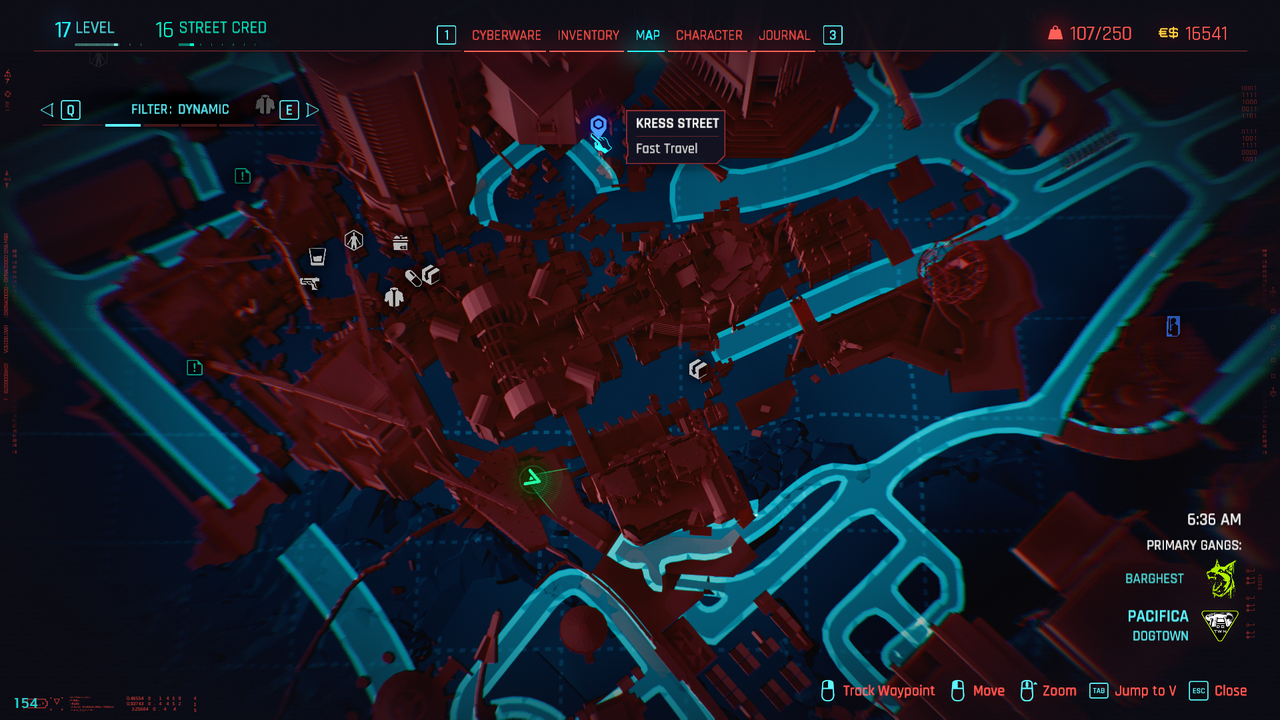Click the cash register vendor marker
This screenshot has height=720, width=1280.
point(400,242)
